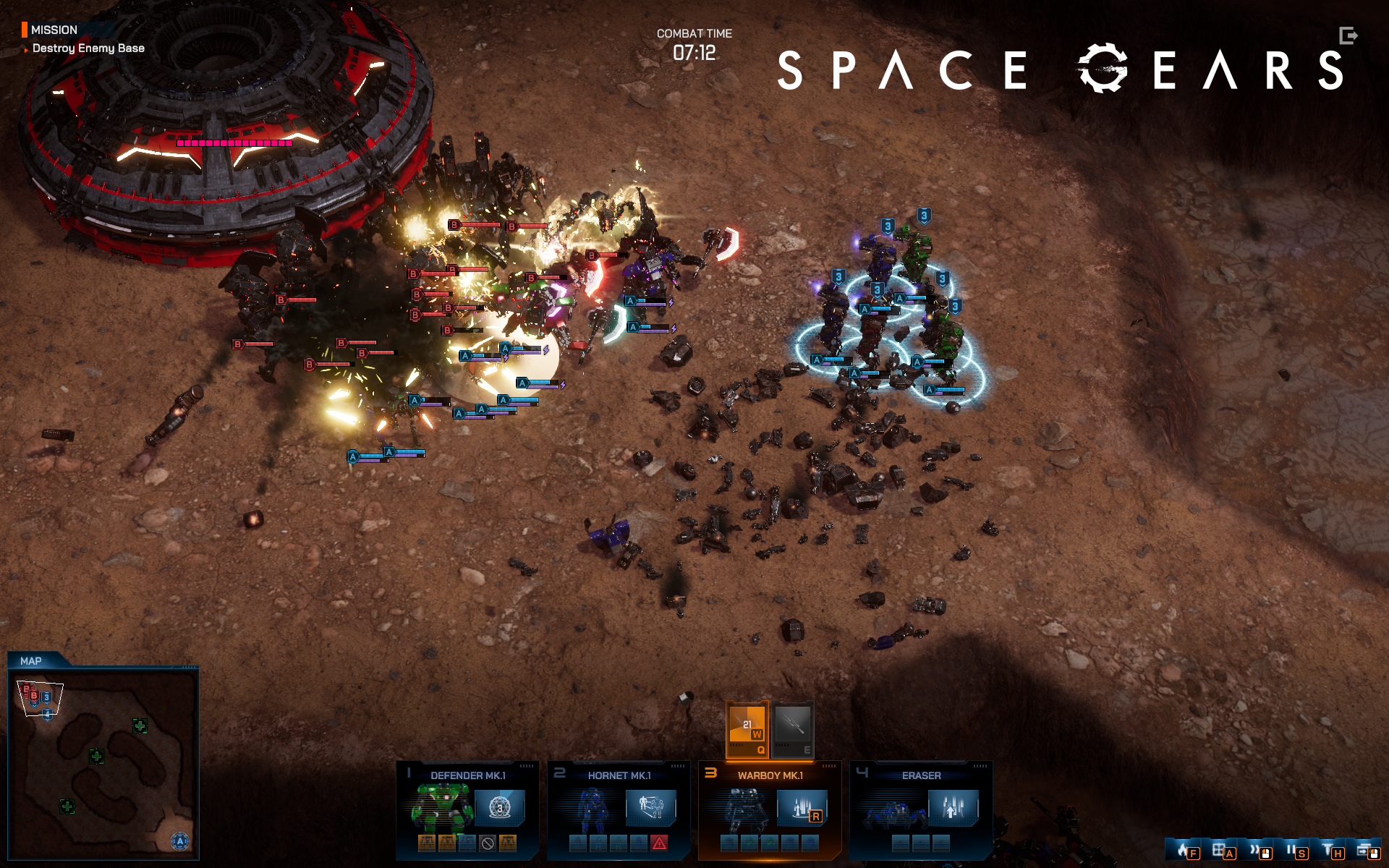Click the red warning slot in Hornet card

[x=659, y=843]
